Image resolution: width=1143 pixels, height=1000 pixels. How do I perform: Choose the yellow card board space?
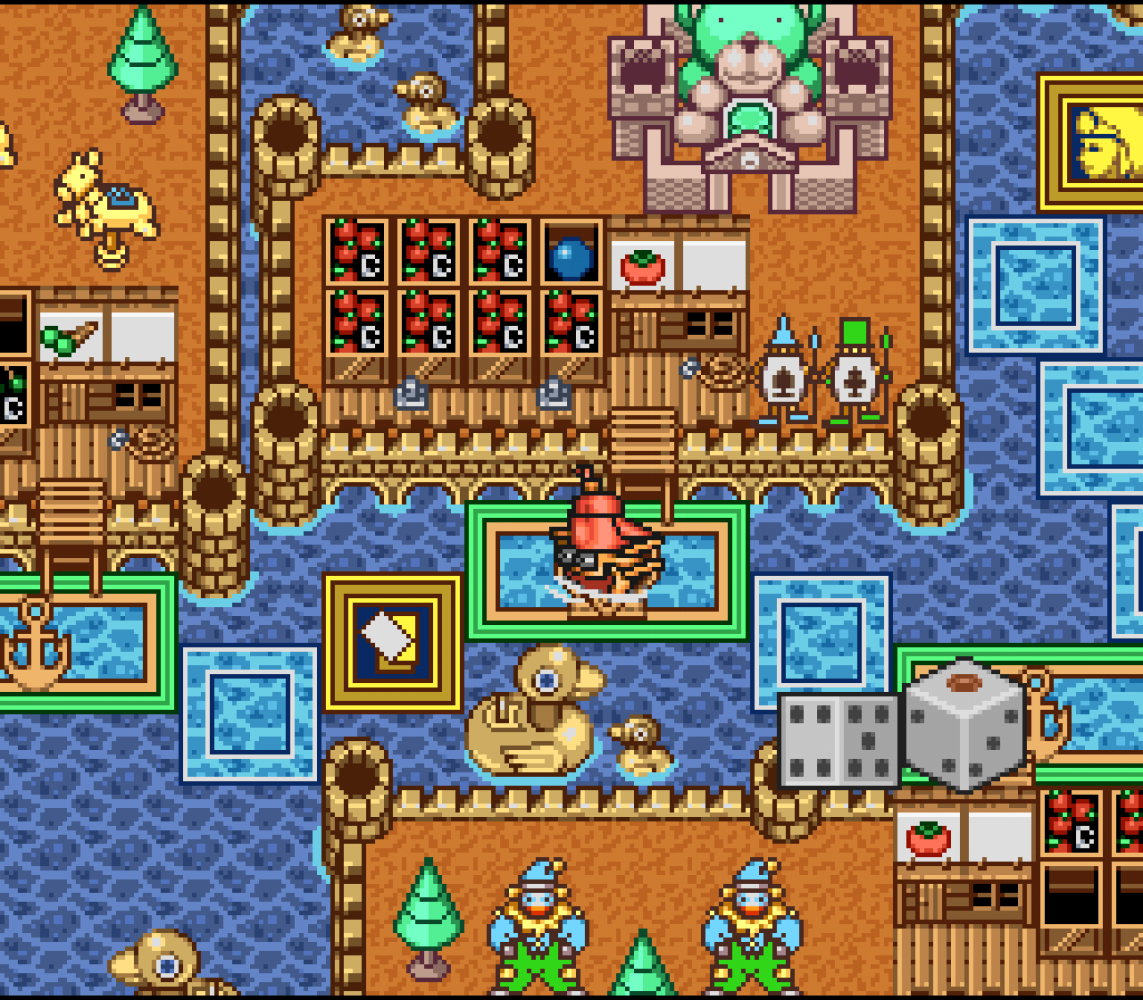pyautogui.click(x=392, y=641)
